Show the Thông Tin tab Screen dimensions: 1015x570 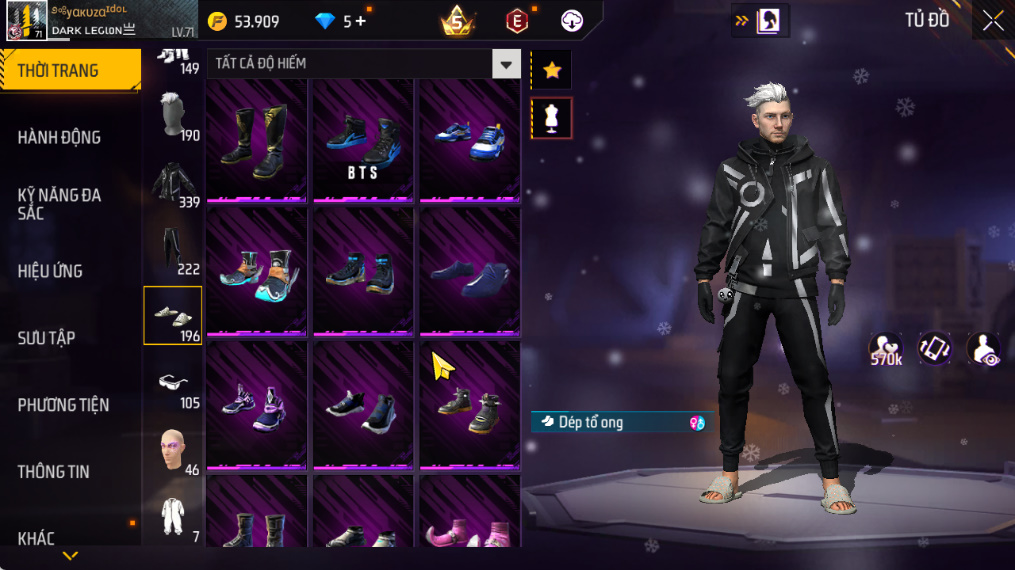point(53,472)
